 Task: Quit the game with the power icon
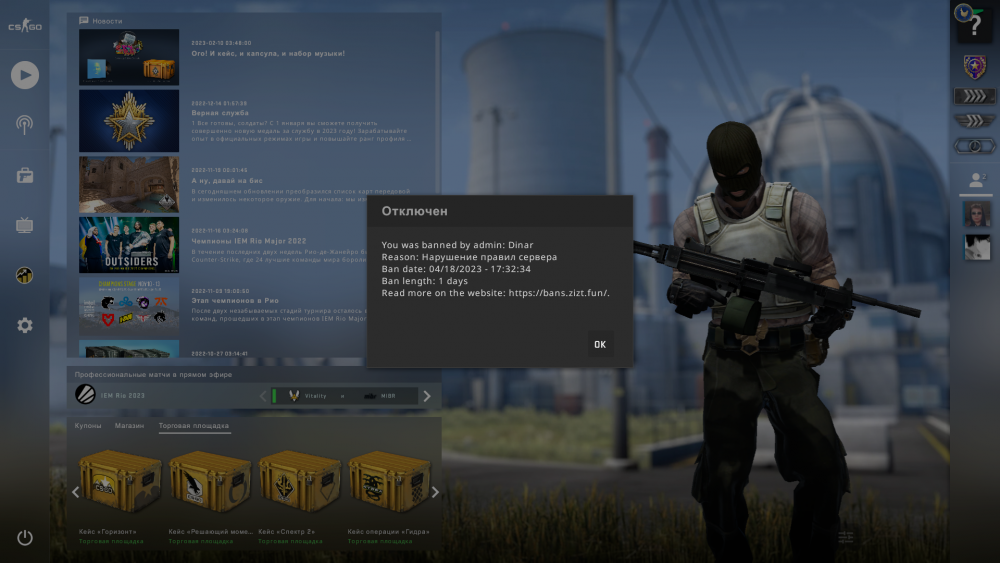pos(25,538)
